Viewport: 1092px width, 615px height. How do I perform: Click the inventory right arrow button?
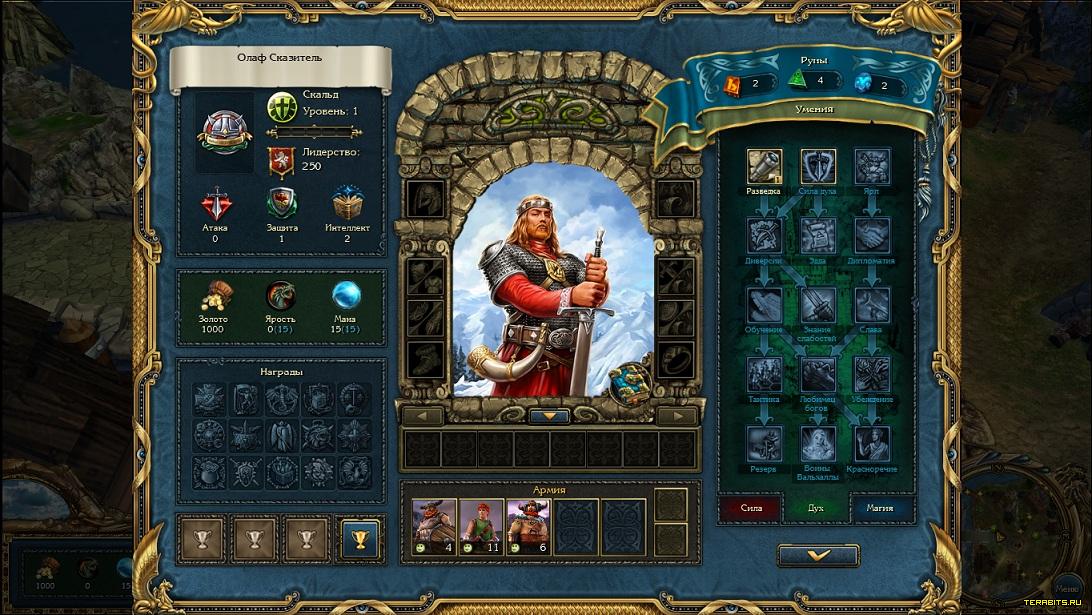[x=677, y=415]
